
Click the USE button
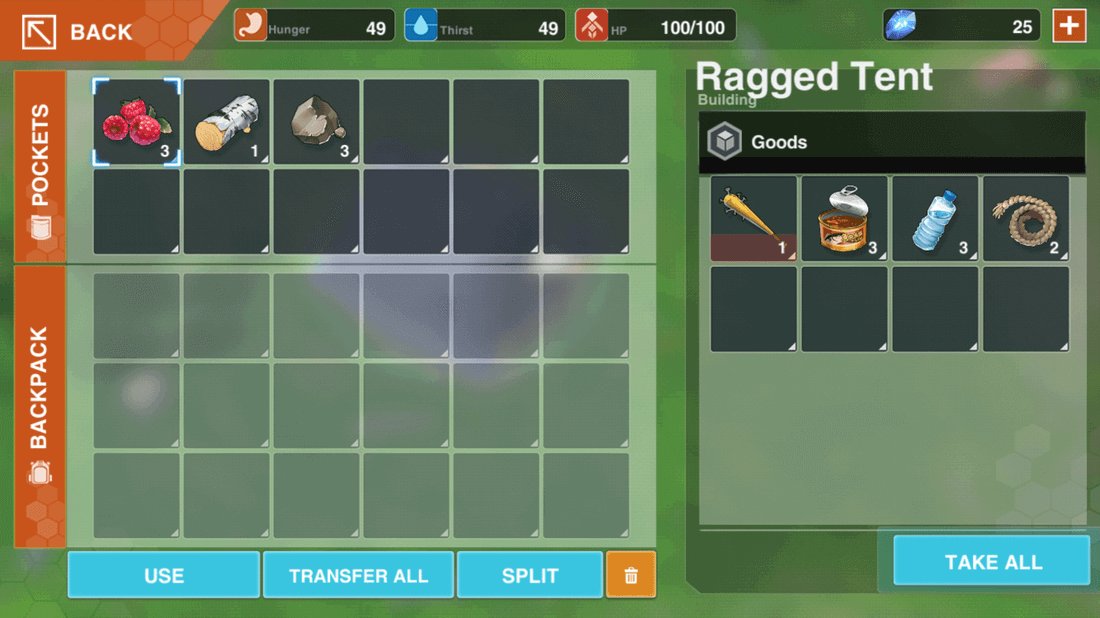coord(164,575)
